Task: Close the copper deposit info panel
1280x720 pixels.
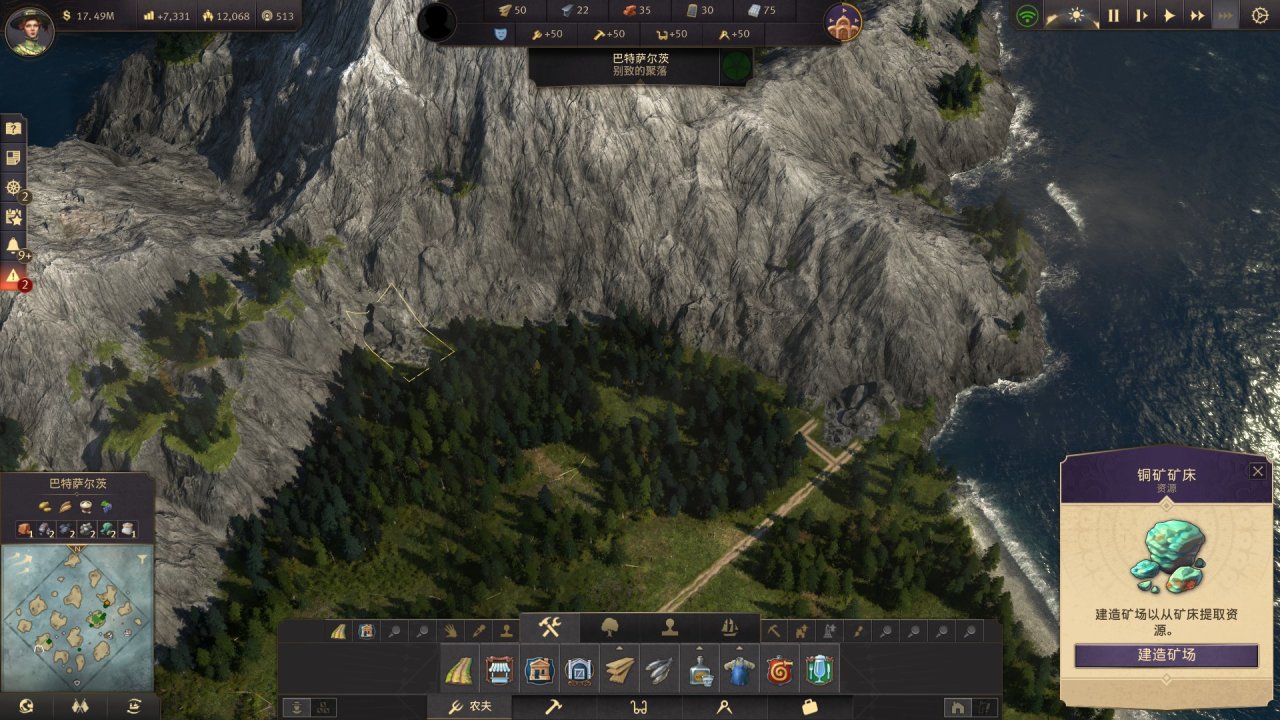Action: [1258, 471]
